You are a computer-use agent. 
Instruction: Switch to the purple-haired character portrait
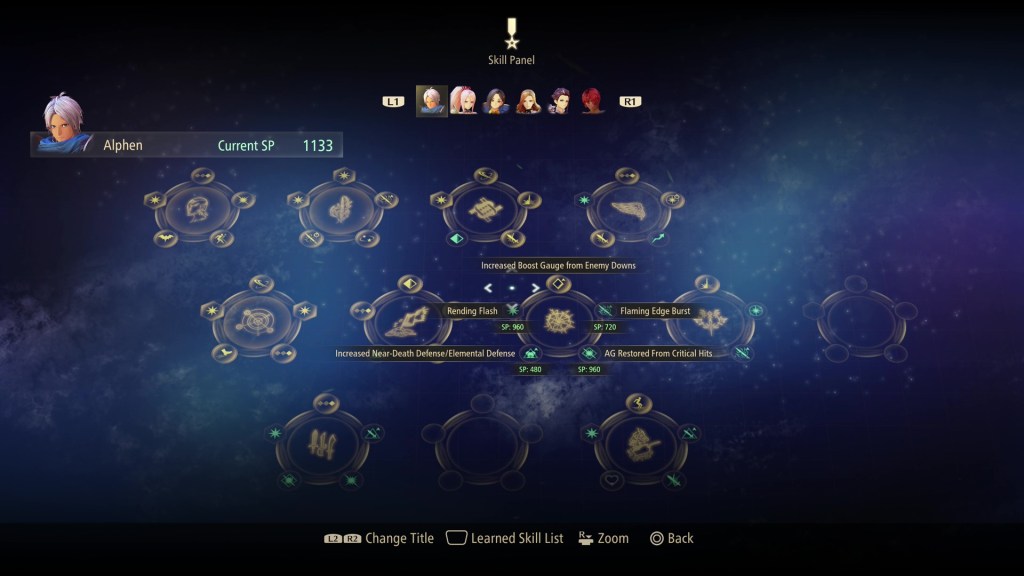tap(560, 101)
